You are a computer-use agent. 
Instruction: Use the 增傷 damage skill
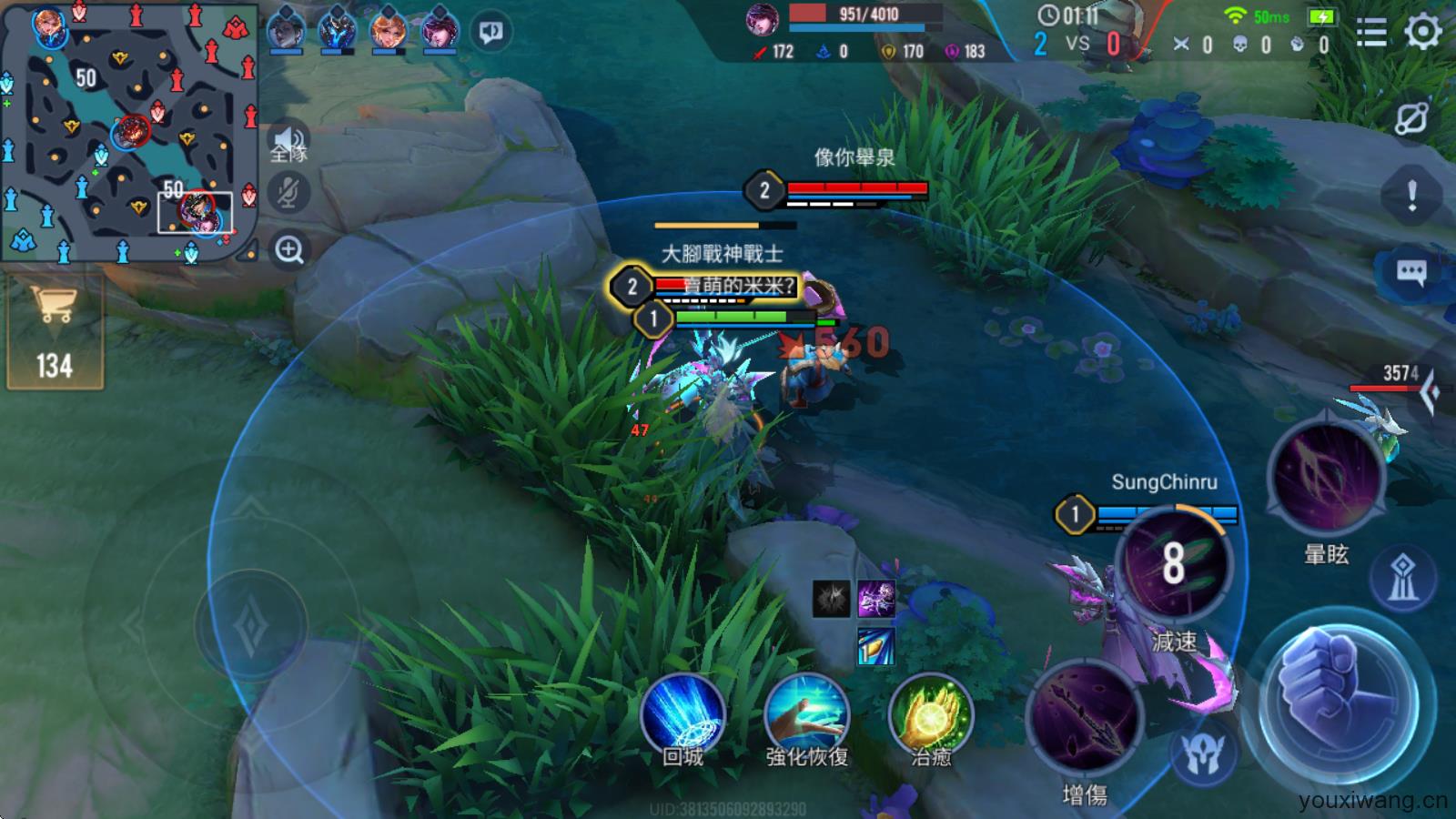[x=1085, y=719]
